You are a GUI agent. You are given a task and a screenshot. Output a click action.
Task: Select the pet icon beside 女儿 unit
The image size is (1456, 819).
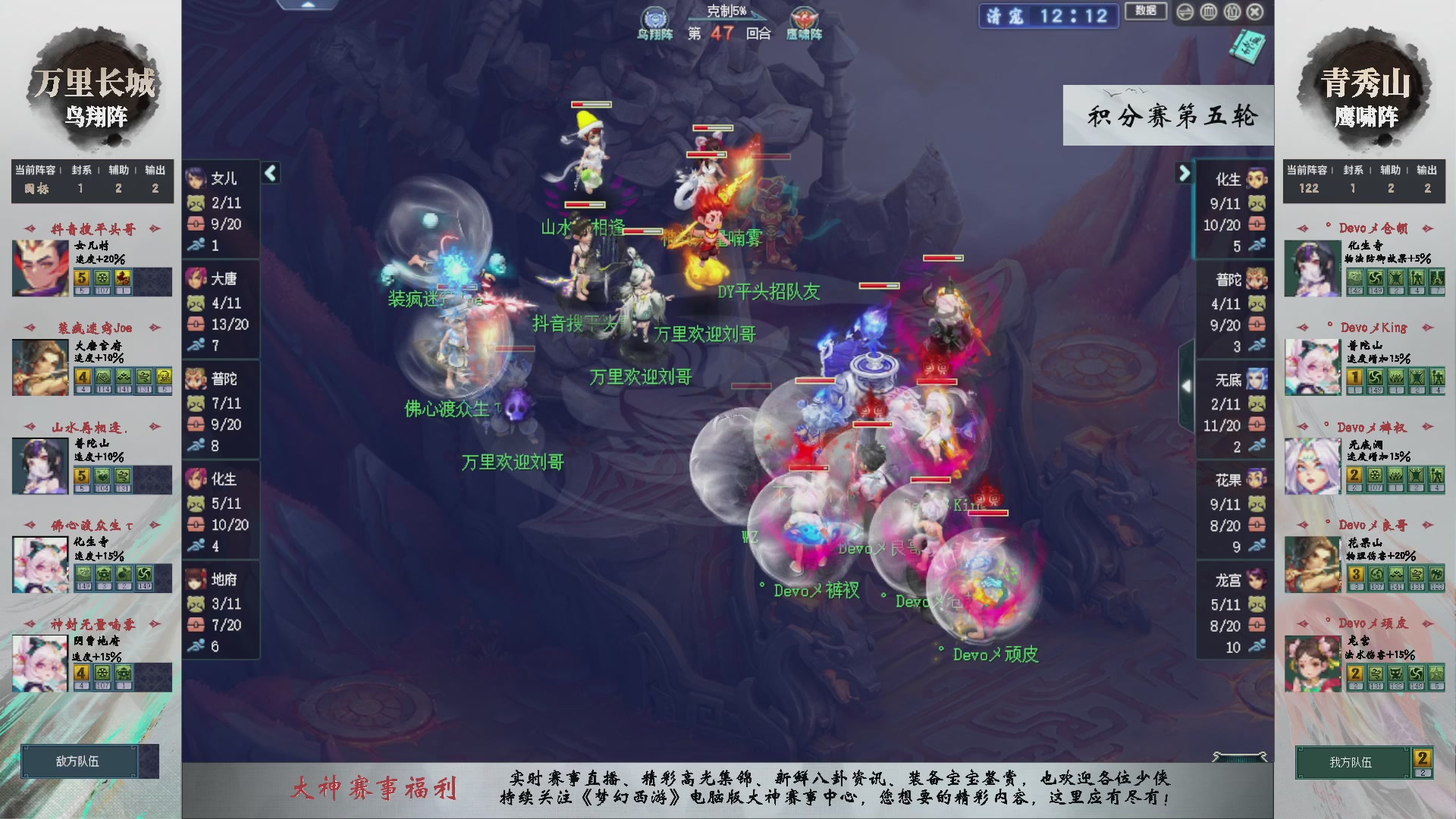tap(196, 202)
